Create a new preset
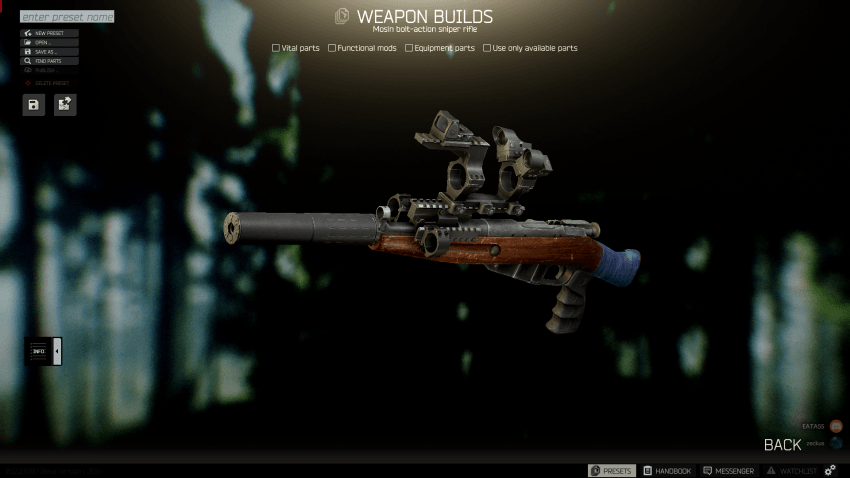This screenshot has width=850, height=478. (x=50, y=33)
